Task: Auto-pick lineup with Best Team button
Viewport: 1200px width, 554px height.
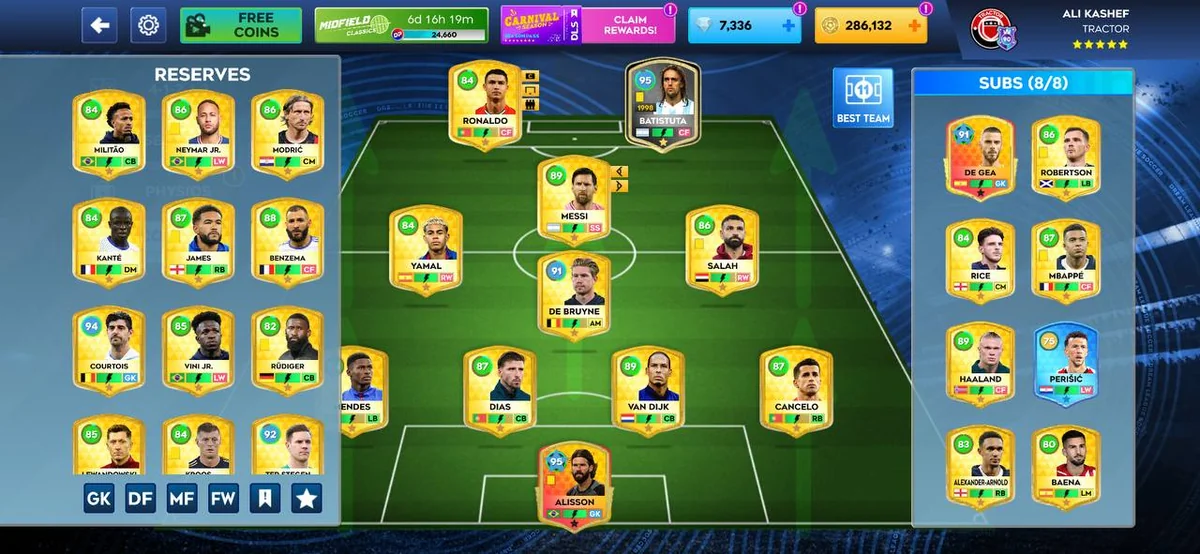Action: [862, 98]
